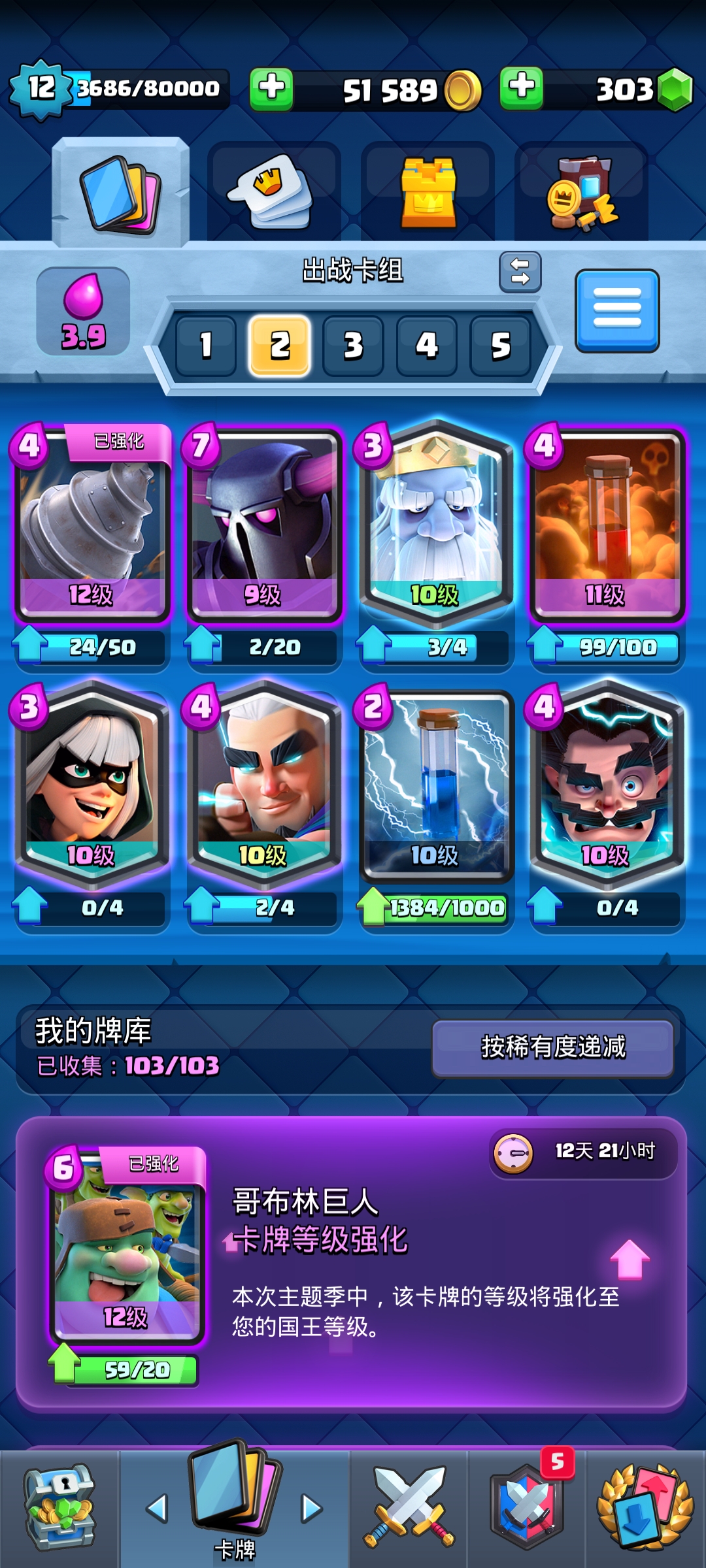Tap the Zap spell card

[436, 784]
